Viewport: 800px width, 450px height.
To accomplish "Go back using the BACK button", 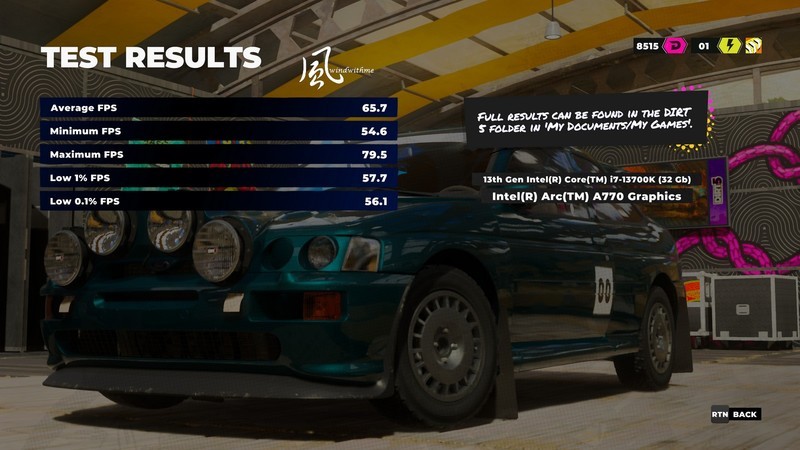I will coord(736,414).
